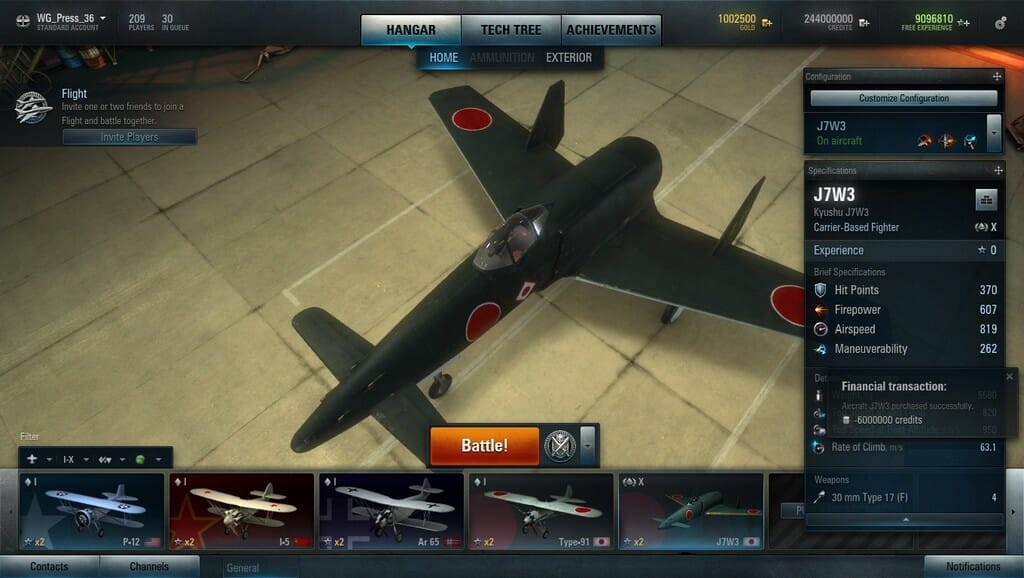The height and width of the screenshot is (578, 1024).
Task: Pick the Ar 65 aircraft card
Action: point(391,511)
